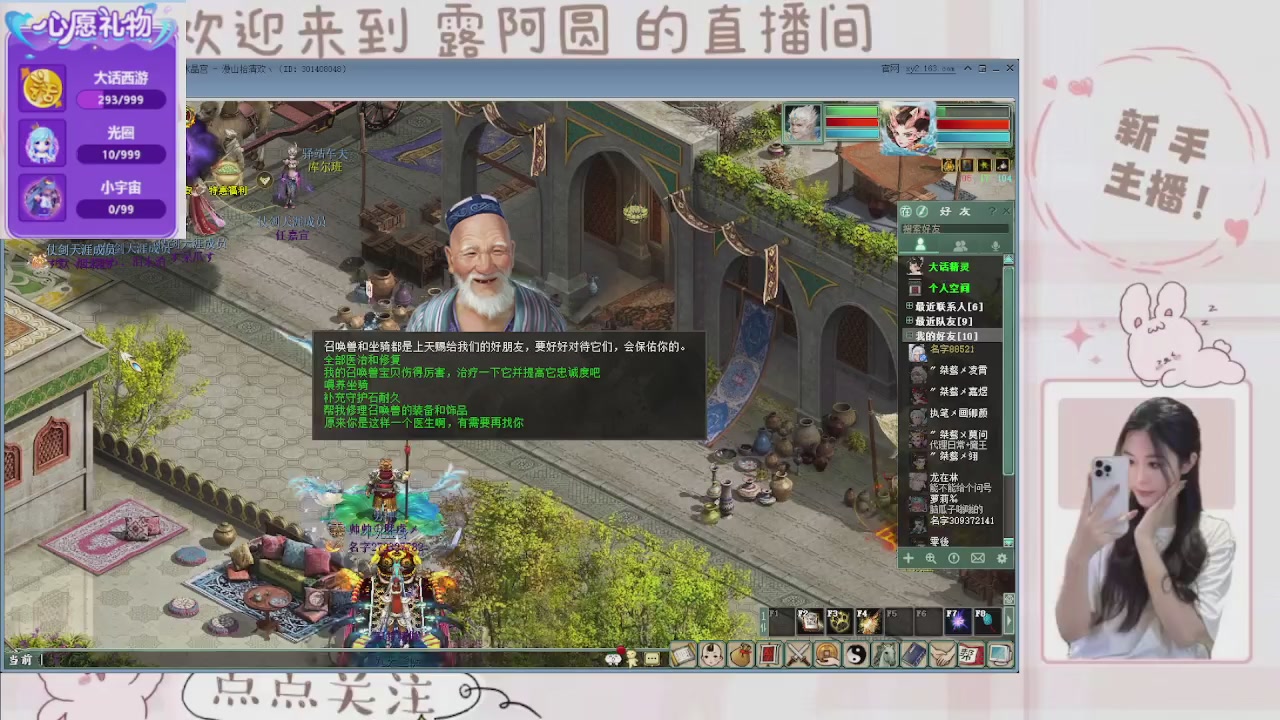Open the yin-yang cultivation icon
The width and height of the screenshot is (1280, 720).
[856, 657]
